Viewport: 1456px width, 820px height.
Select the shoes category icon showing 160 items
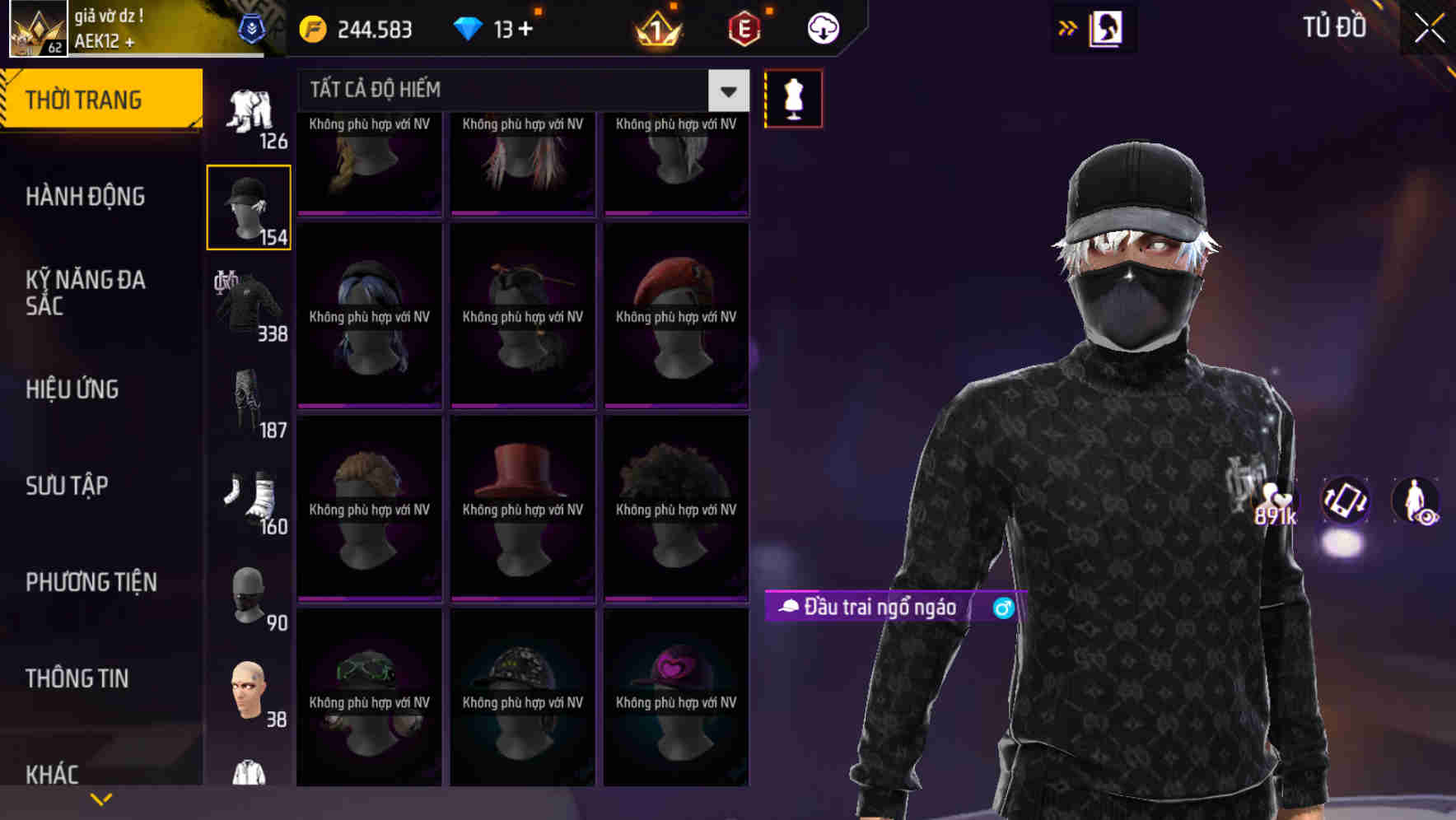pos(249,496)
